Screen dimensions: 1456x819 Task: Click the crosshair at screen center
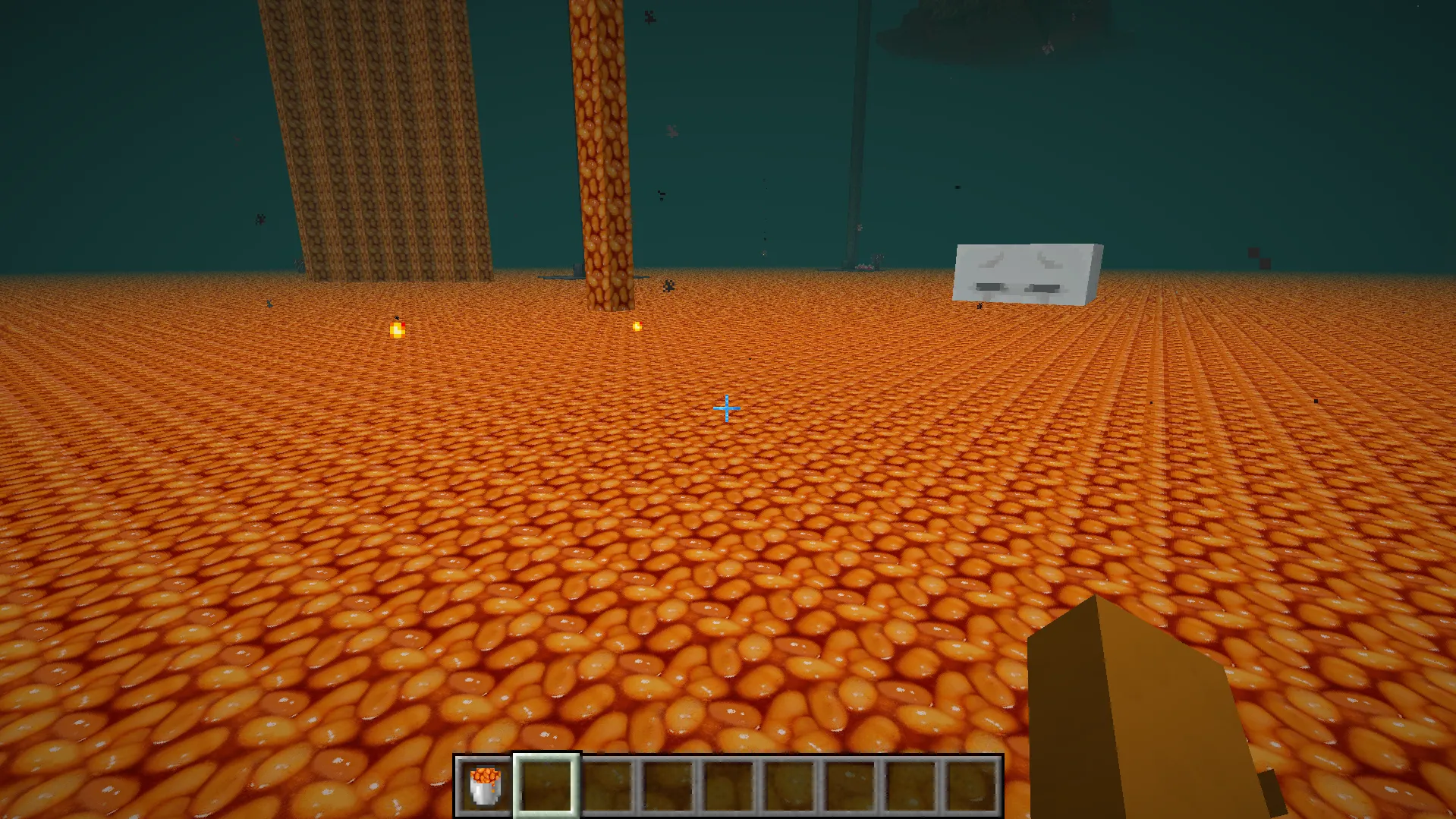[726, 408]
